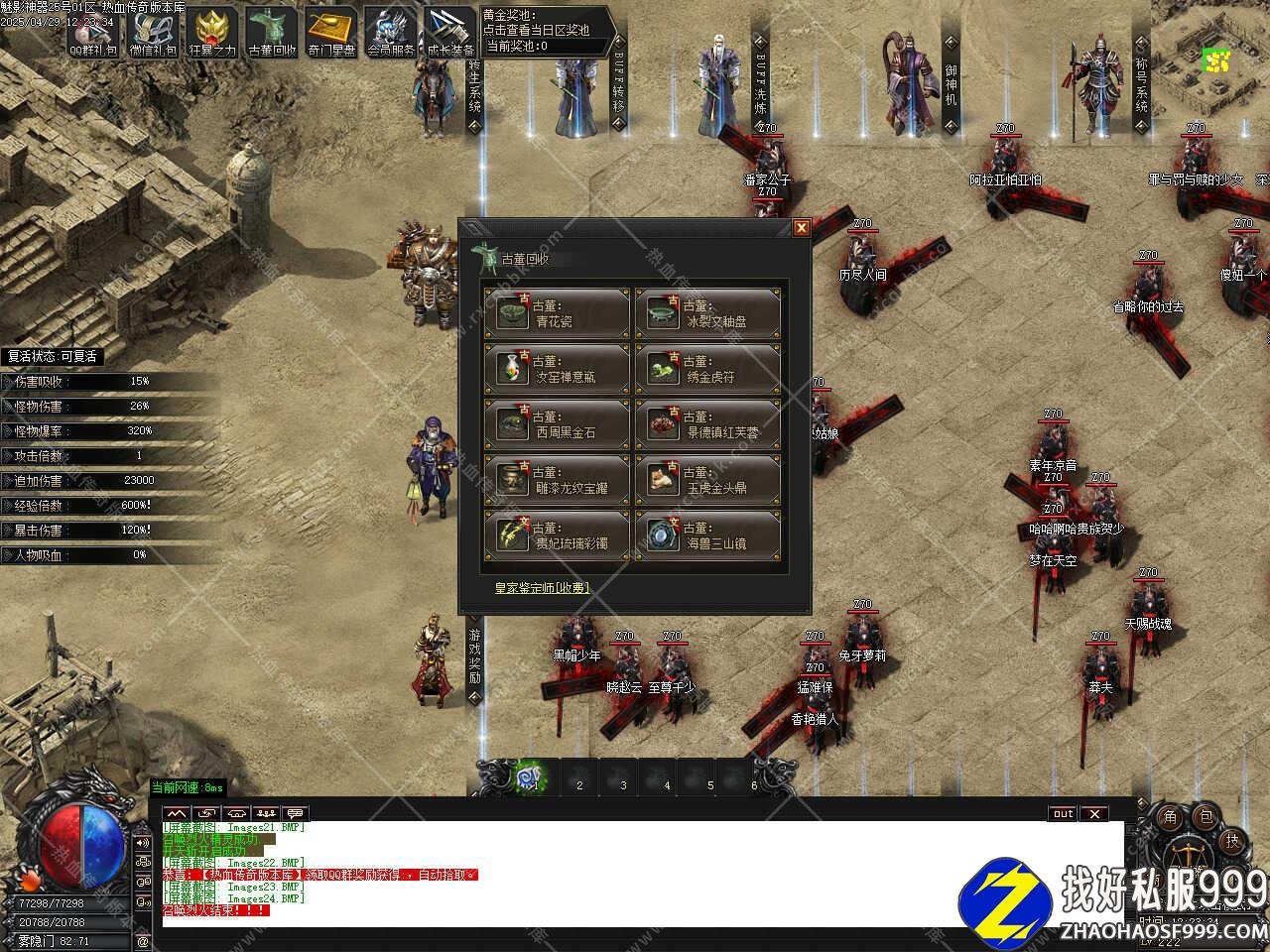Open the 皇家鉴定师[收费] appraiser link

coord(542,588)
